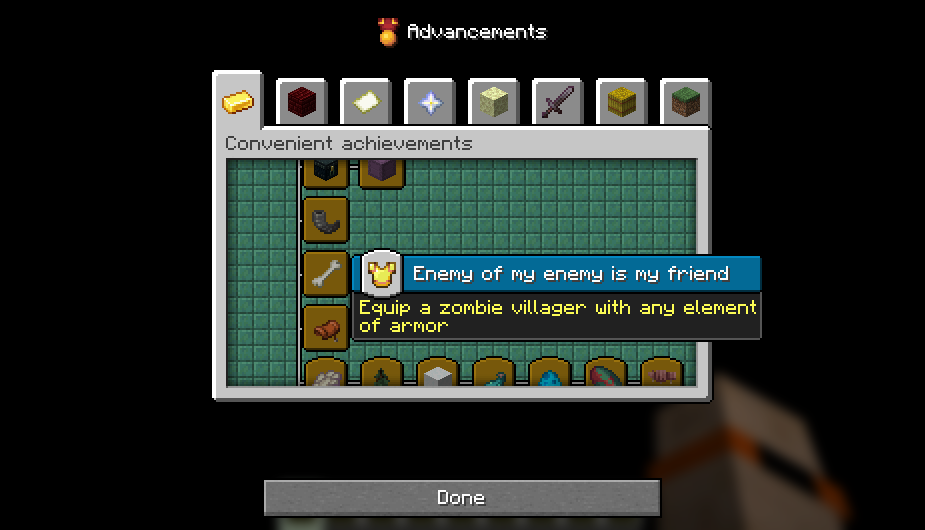Select the goat horn advancement icon
Viewport: 925px width, 530px height.
coord(326,220)
